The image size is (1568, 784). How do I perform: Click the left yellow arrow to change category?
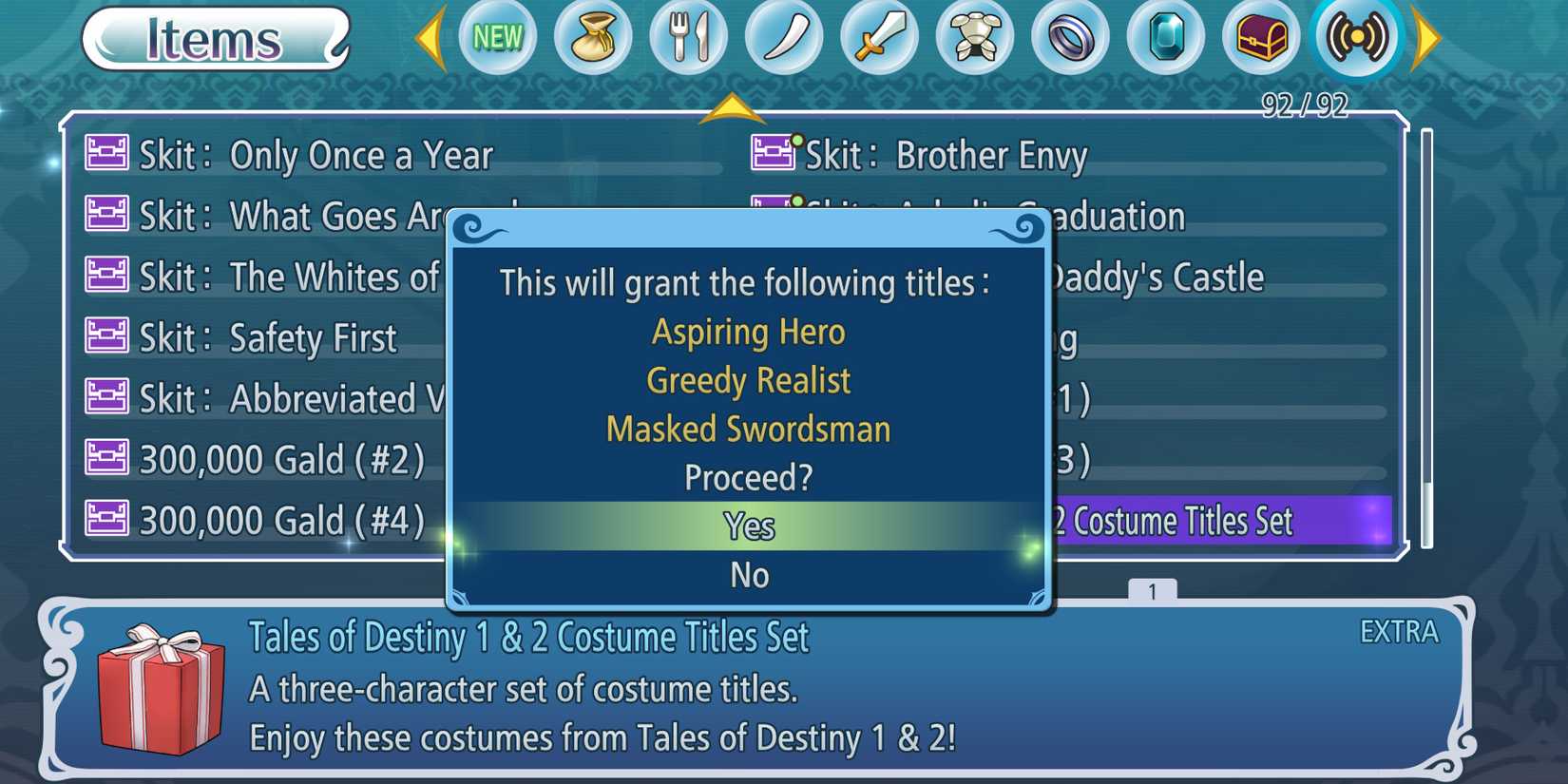click(433, 38)
